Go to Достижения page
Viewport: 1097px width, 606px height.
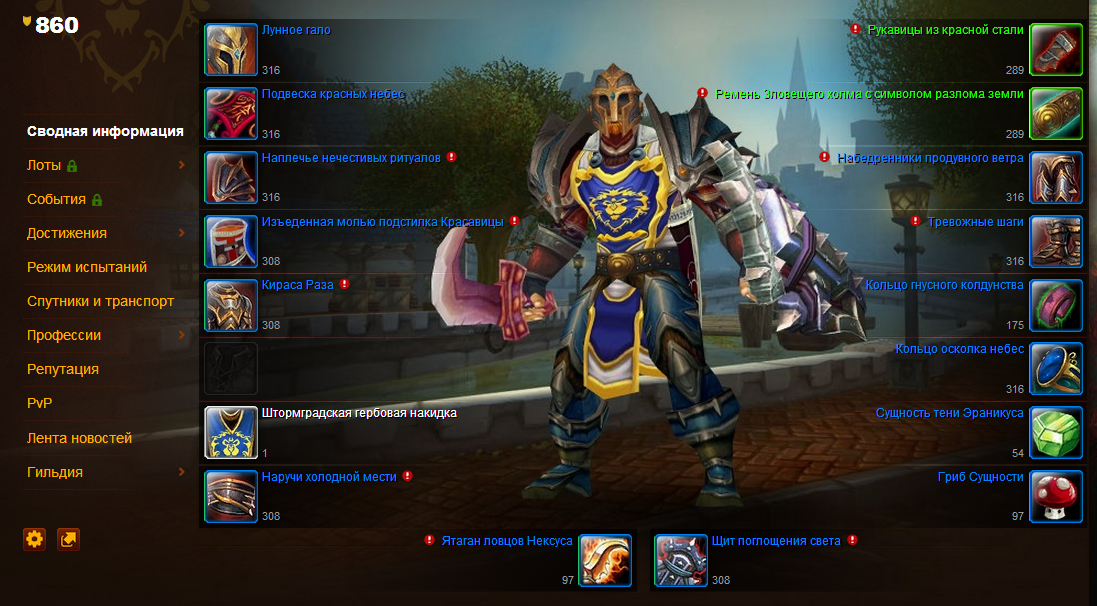click(x=67, y=233)
